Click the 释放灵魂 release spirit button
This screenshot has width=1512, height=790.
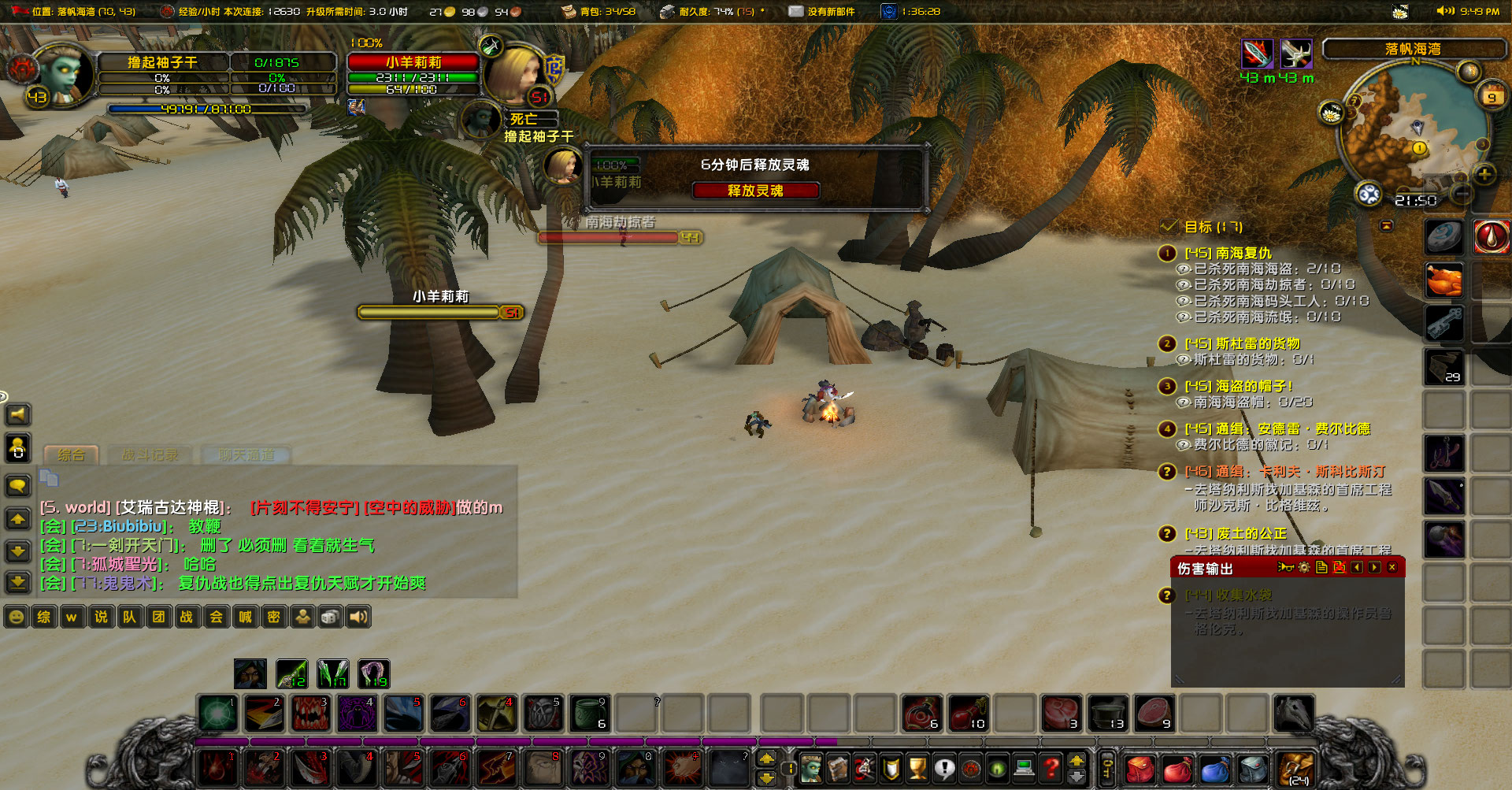click(x=755, y=191)
